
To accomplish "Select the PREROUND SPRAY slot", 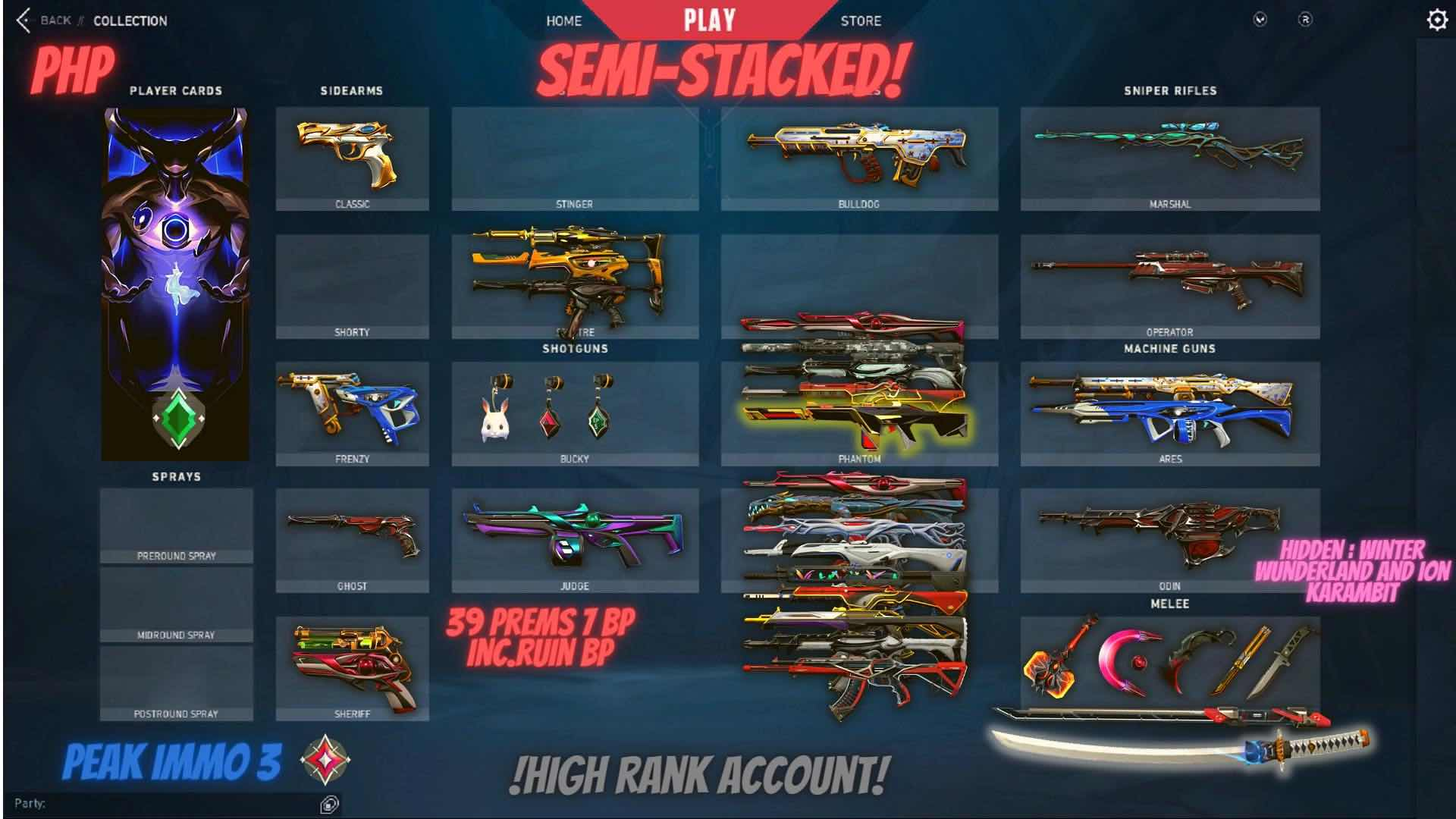I will (176, 527).
